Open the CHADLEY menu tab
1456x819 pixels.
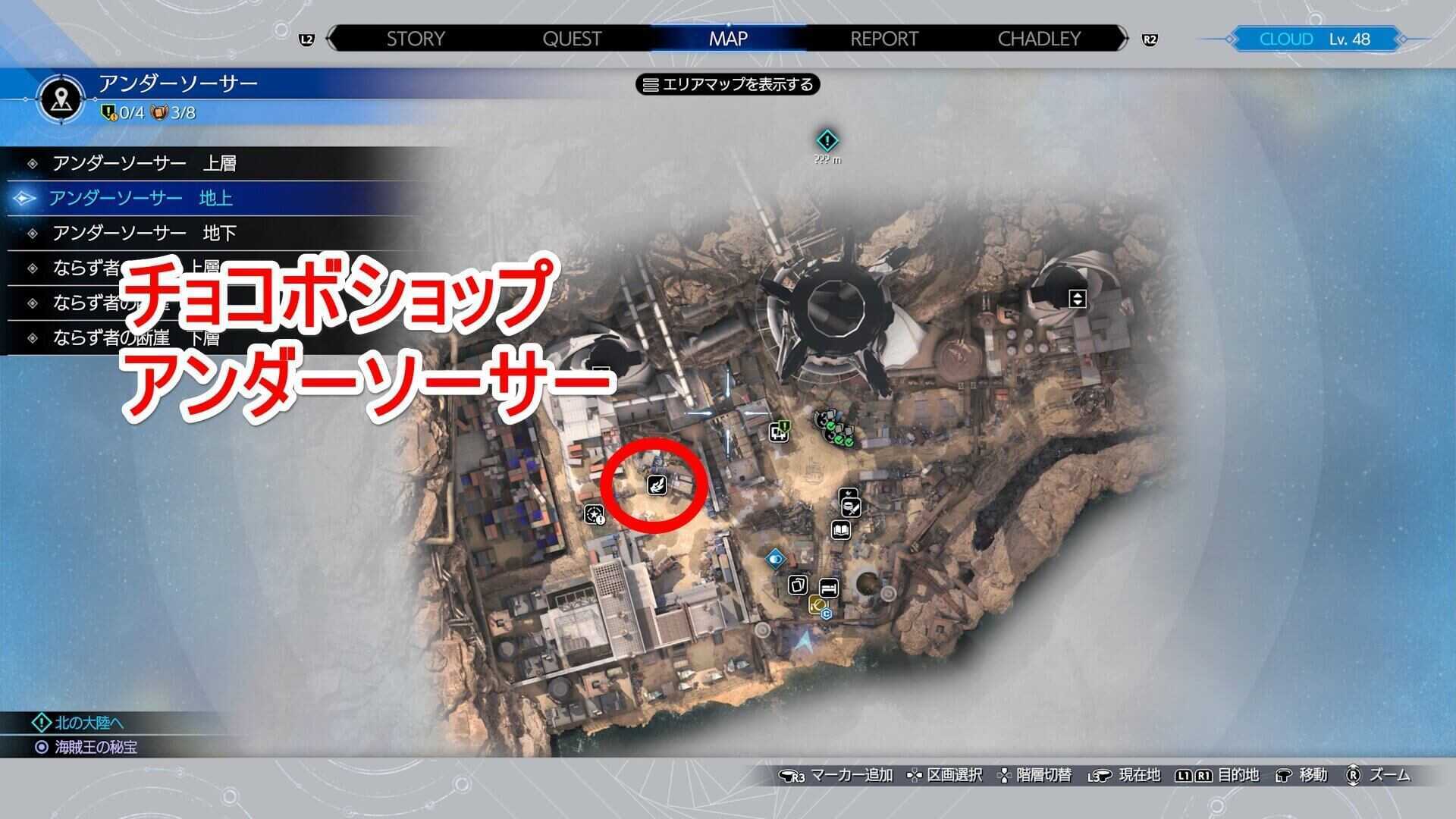tap(1040, 39)
